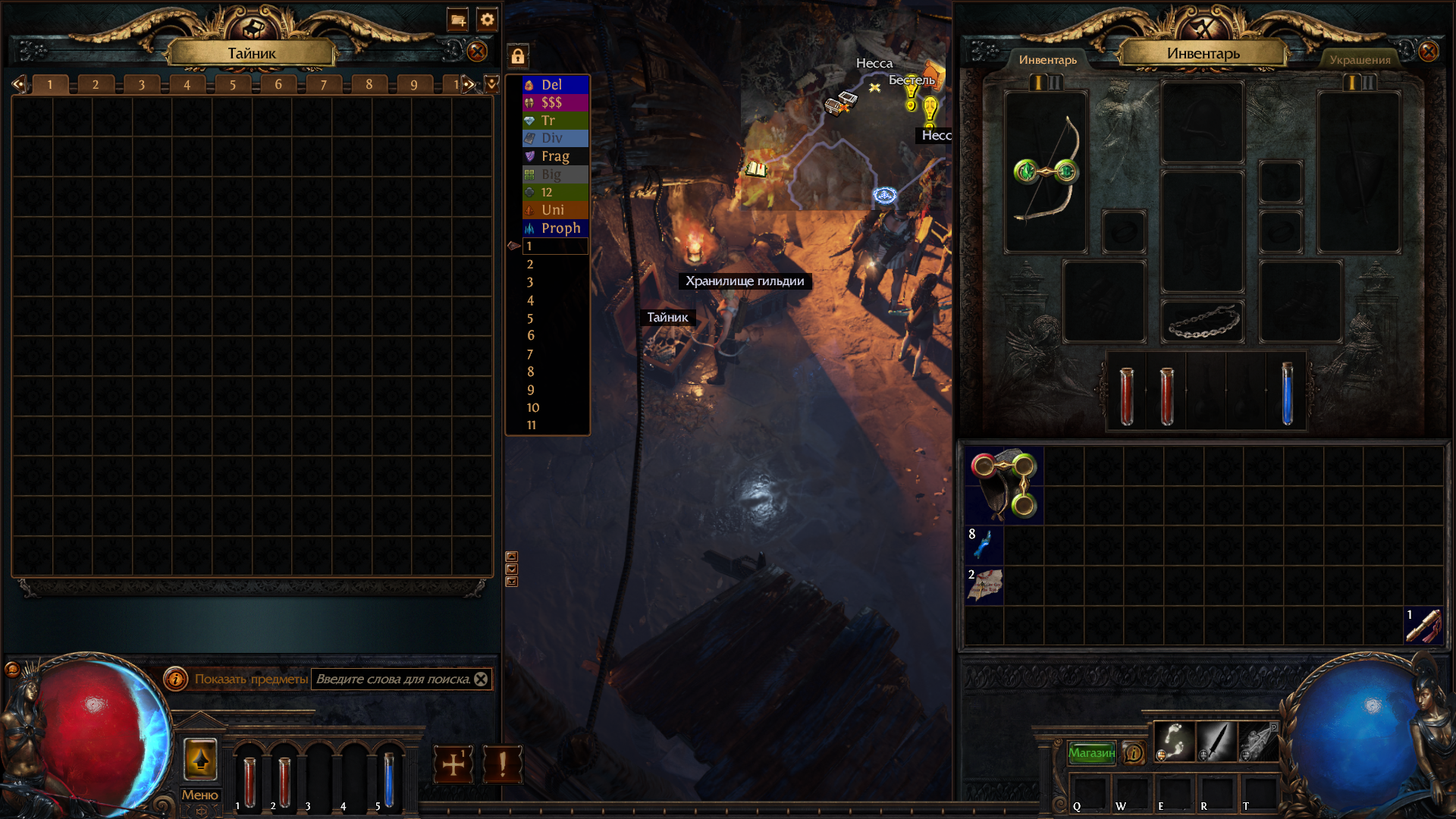Open stash tab number 5

point(232,84)
